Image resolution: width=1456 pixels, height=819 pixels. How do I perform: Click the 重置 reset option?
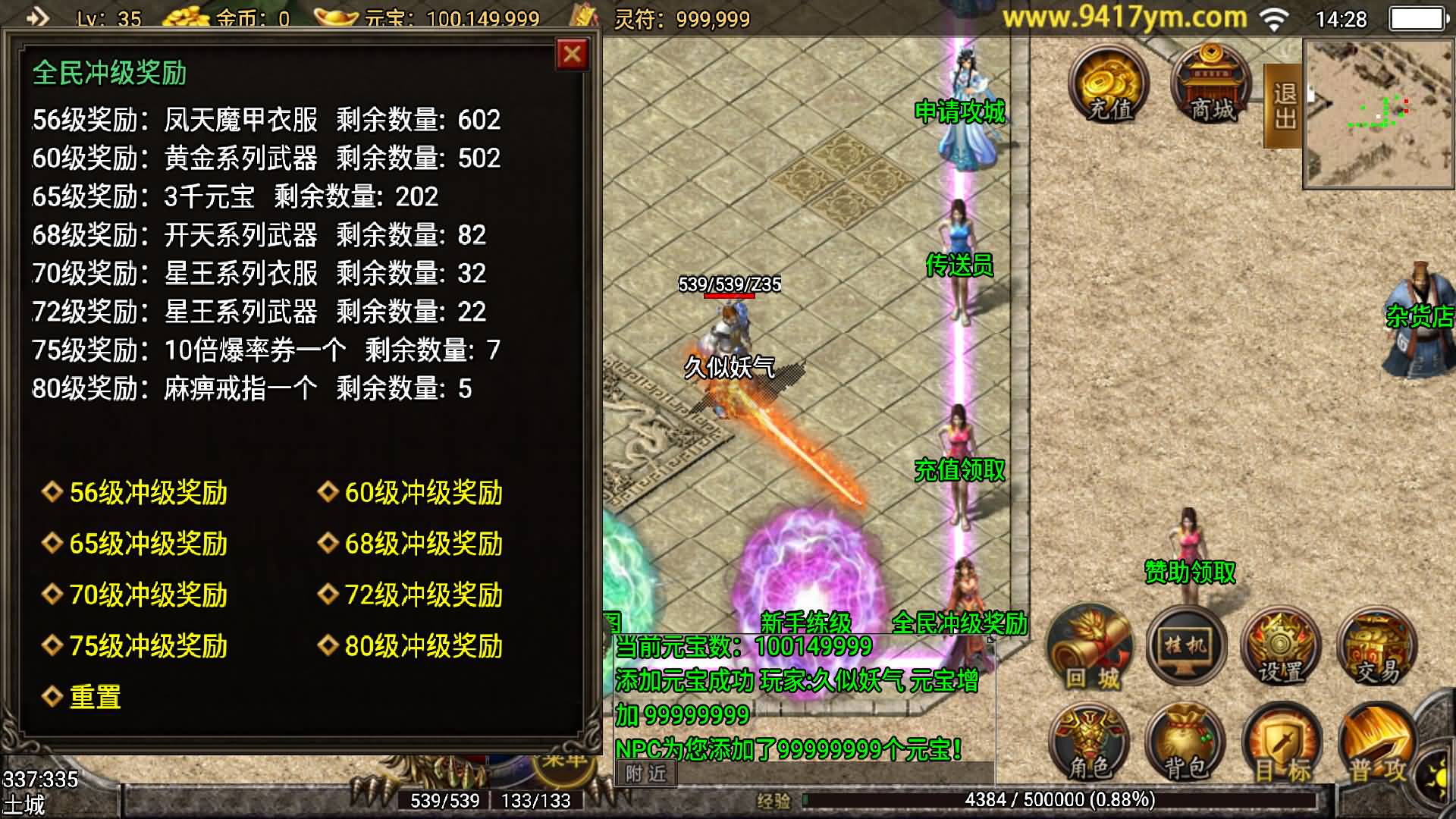pyautogui.click(x=95, y=697)
